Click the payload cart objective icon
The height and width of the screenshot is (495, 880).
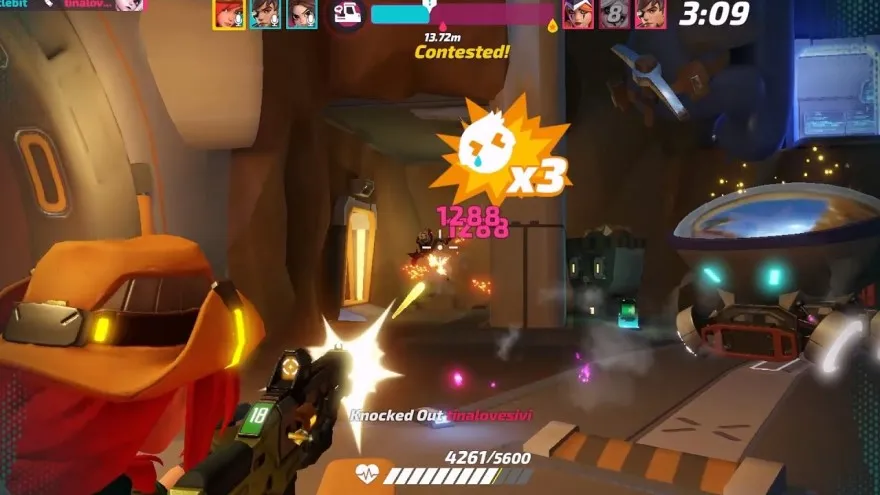click(347, 14)
